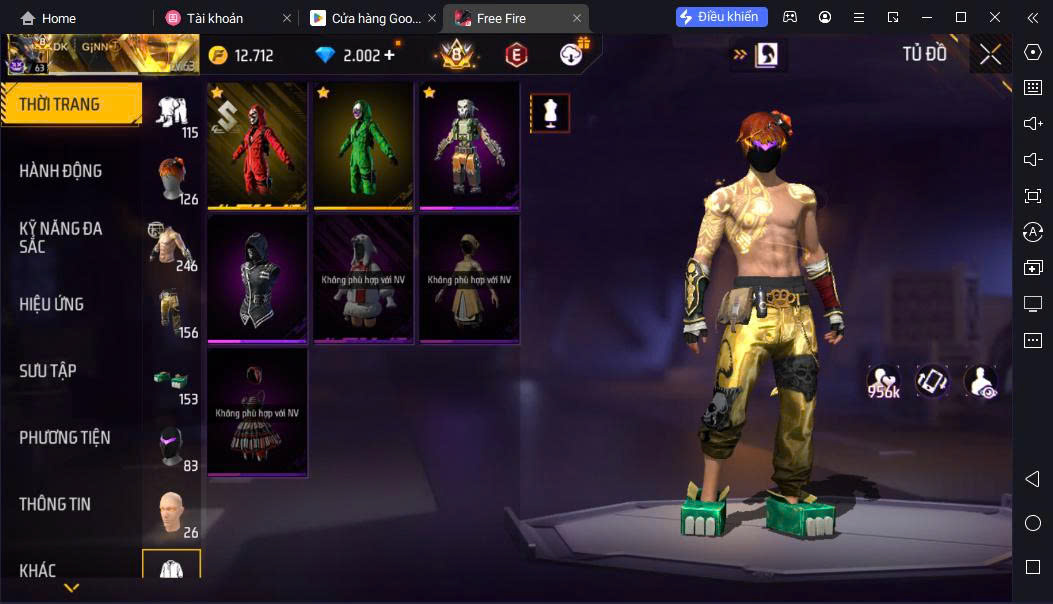Select the shoes subcategory with 153 items
The width and height of the screenshot is (1053, 604).
coord(173,379)
